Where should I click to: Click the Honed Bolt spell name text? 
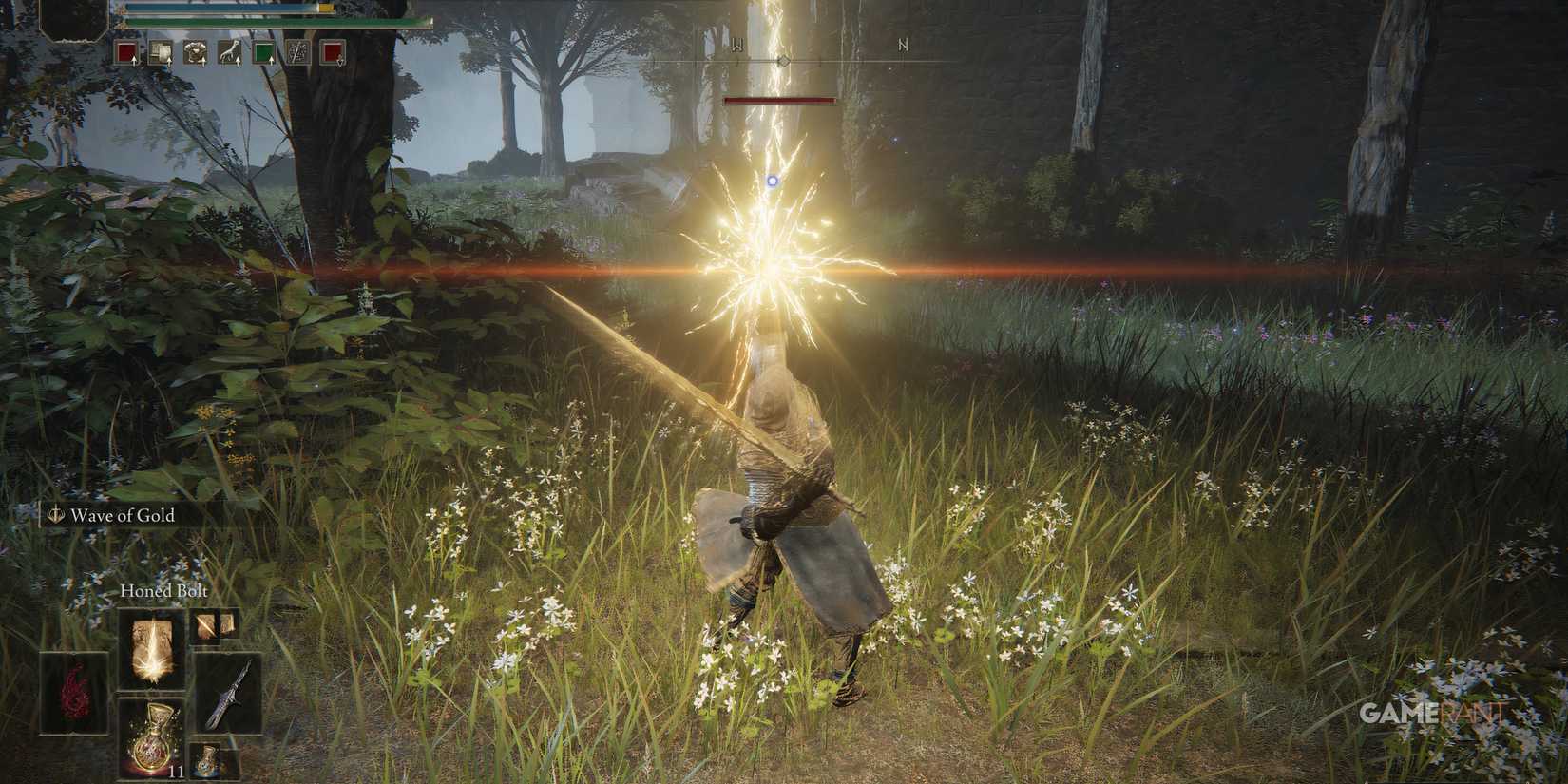point(163,591)
